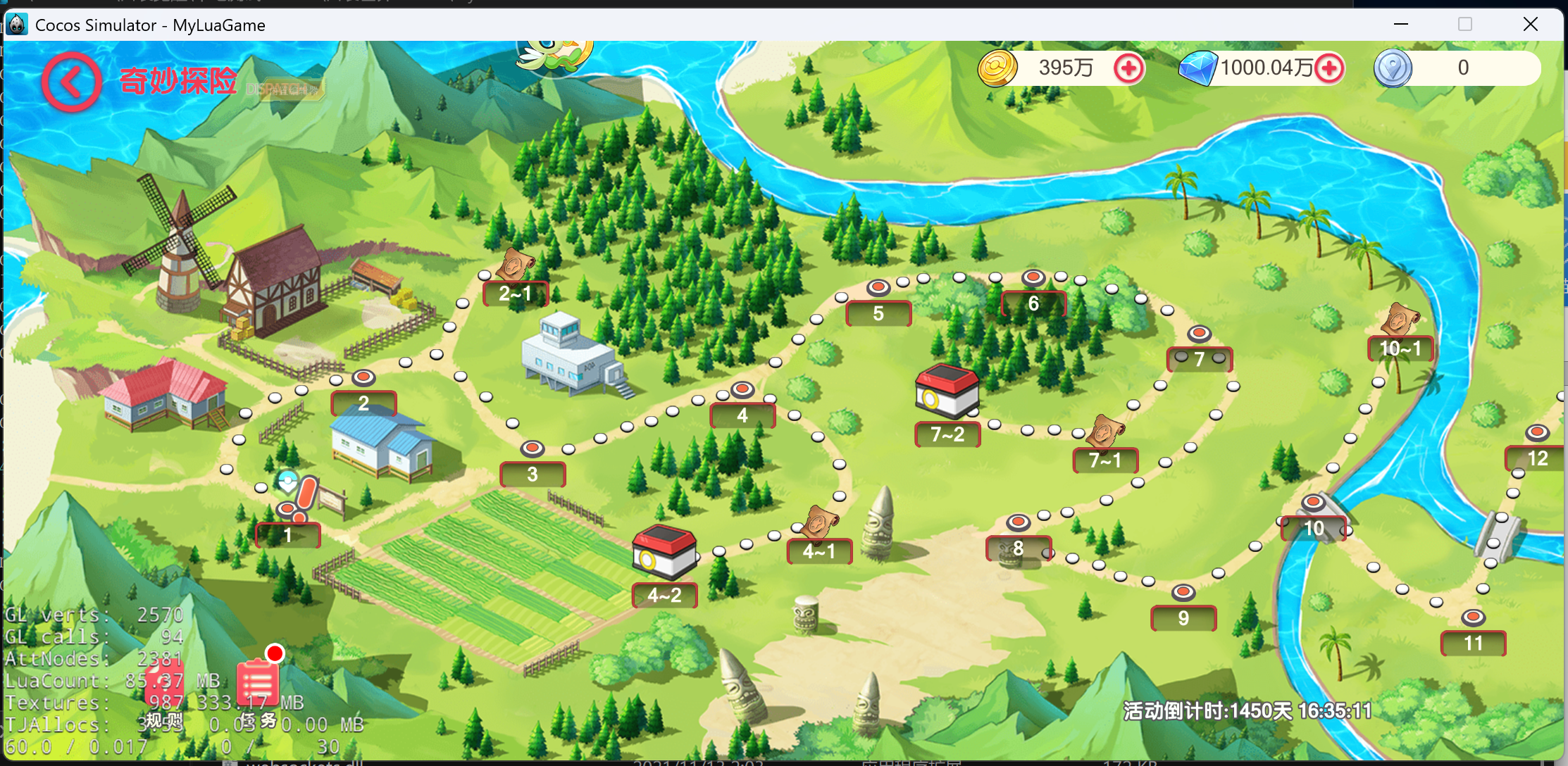Select level 9 on the map
The image size is (1568, 766).
click(x=1183, y=618)
